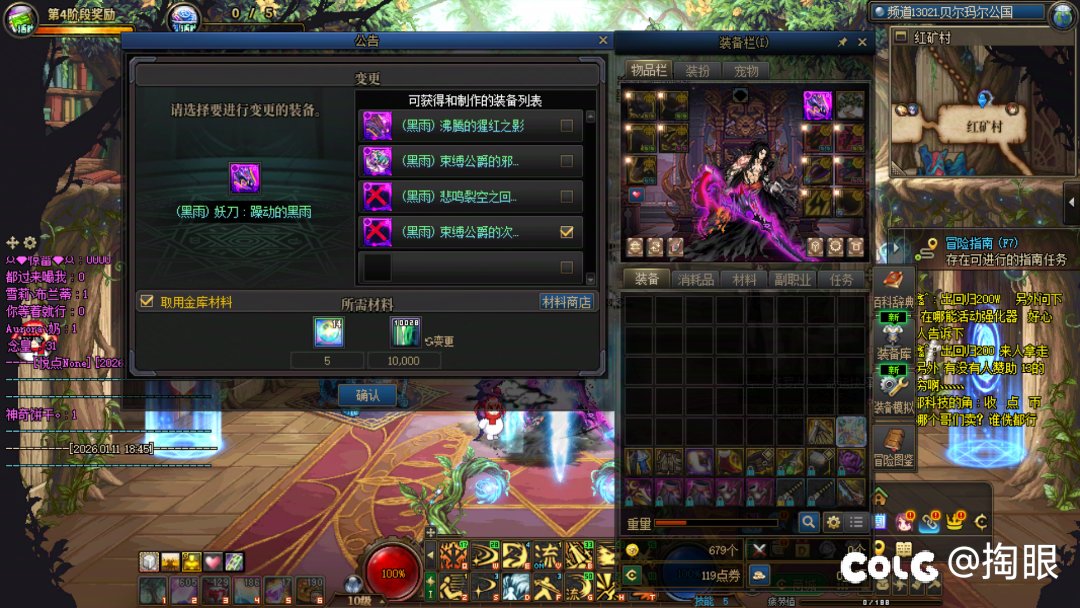Tick the checkbox for 悲鸣裂空之回...
The image size is (1080, 608).
pyautogui.click(x=567, y=196)
